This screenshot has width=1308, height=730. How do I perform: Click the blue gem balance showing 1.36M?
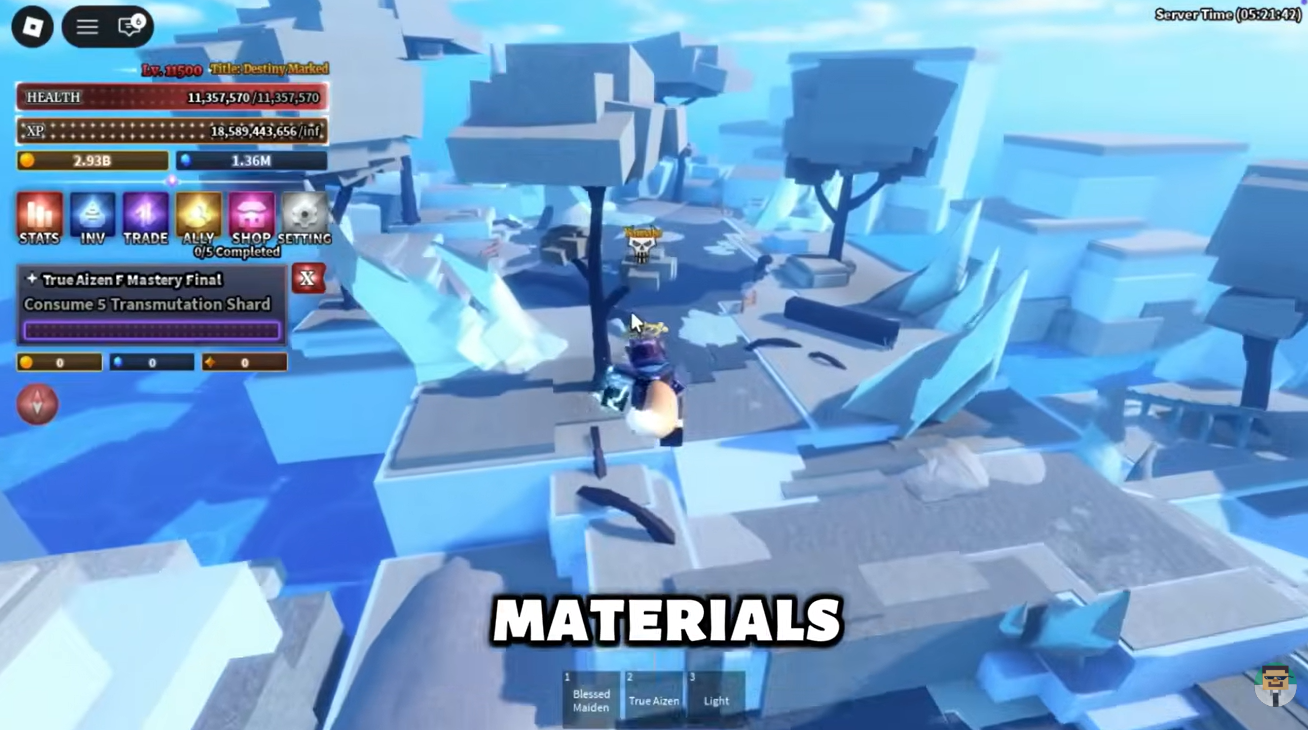point(249,160)
